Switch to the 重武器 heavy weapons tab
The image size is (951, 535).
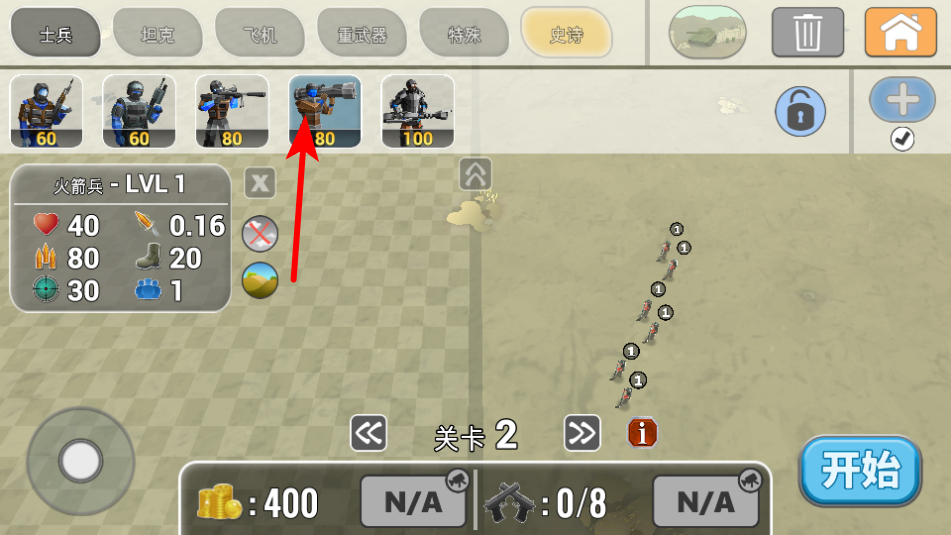362,35
